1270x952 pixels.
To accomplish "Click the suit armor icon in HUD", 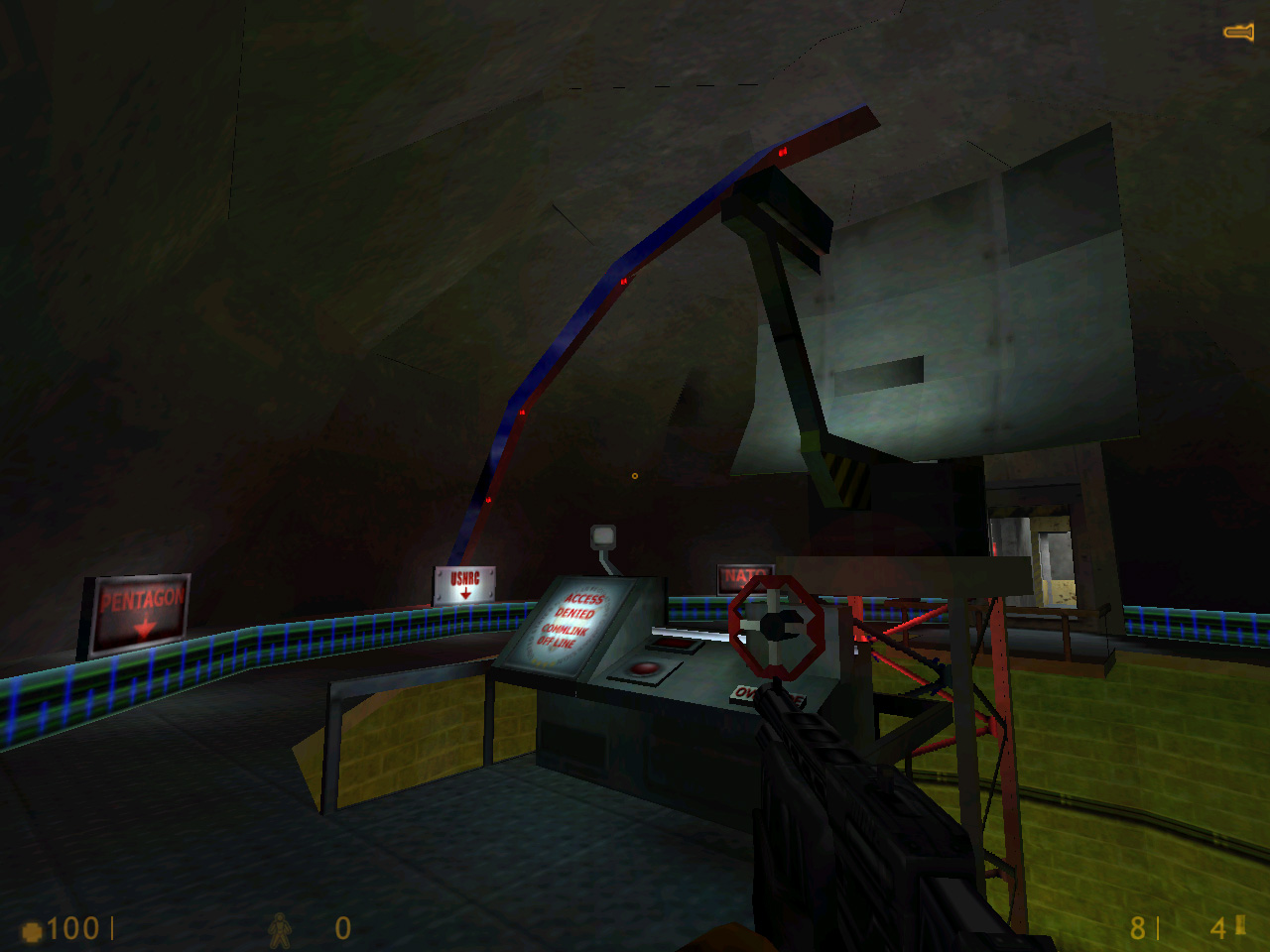I will coord(281,930).
